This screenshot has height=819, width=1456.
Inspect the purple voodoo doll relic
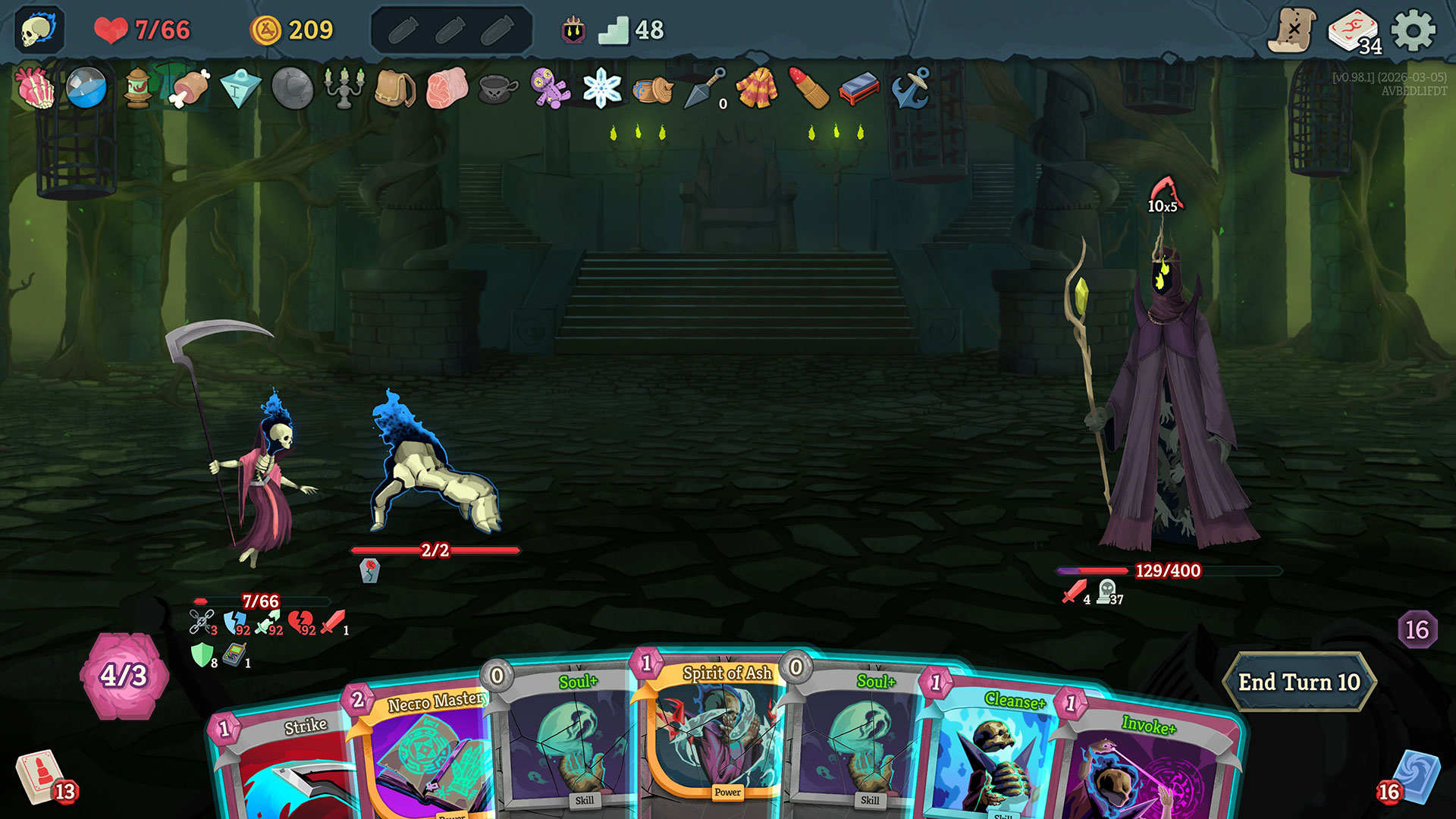point(550,88)
